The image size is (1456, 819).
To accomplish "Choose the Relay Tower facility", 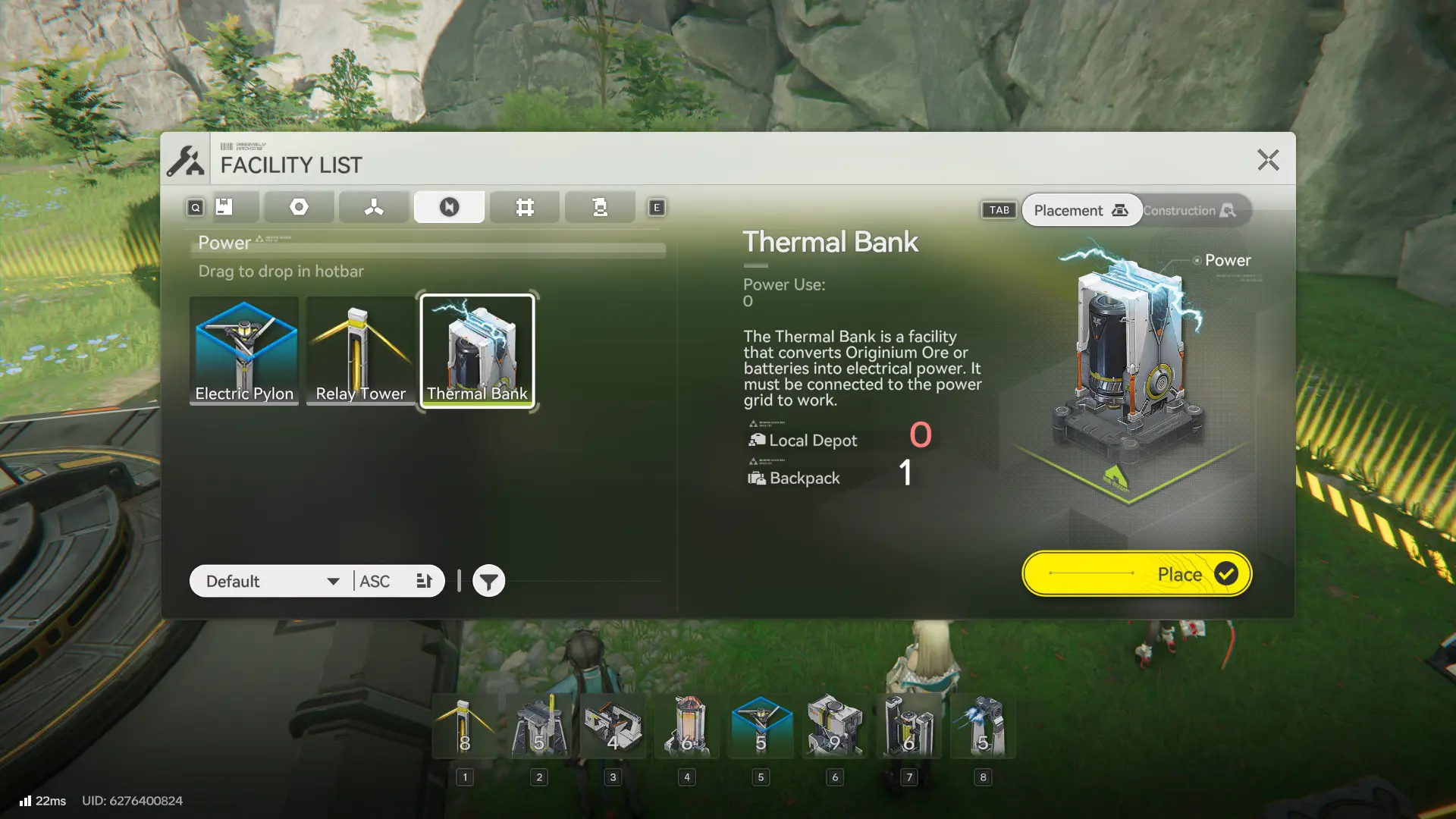I will coord(361,350).
